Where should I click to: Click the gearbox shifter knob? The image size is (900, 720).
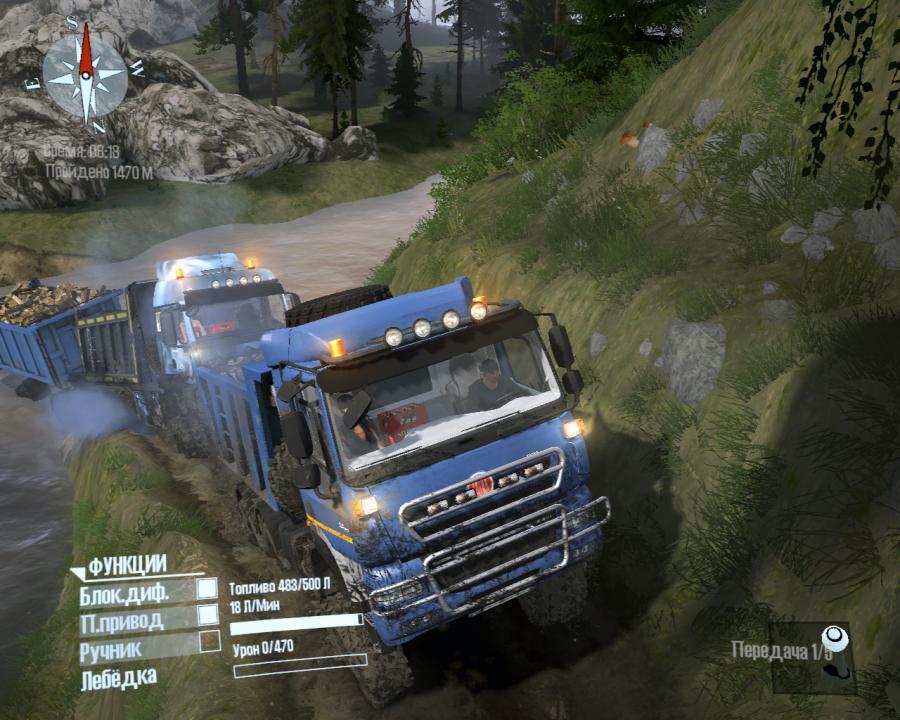point(832,640)
